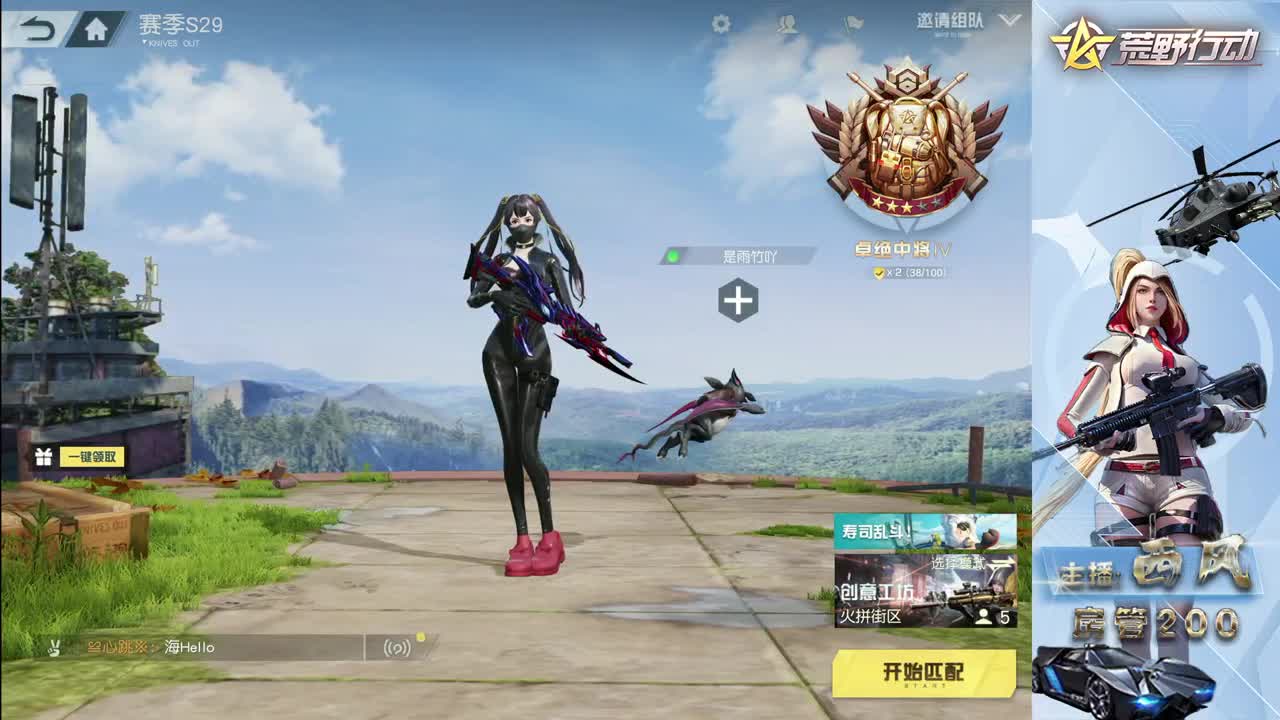Click the flag/report icon in top bar
This screenshot has height=720, width=1280.
(x=853, y=24)
